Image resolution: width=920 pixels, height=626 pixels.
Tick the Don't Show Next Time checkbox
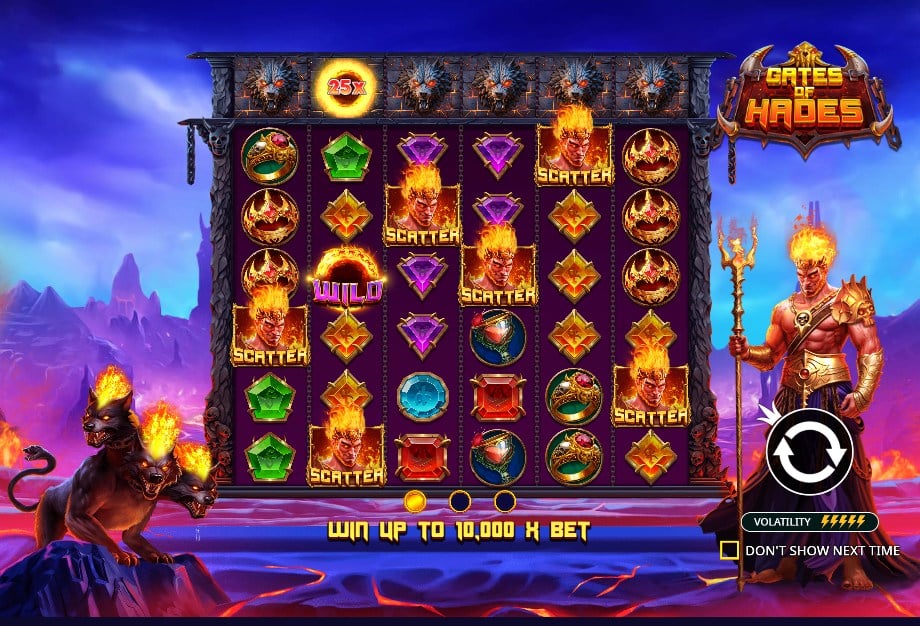[x=730, y=550]
